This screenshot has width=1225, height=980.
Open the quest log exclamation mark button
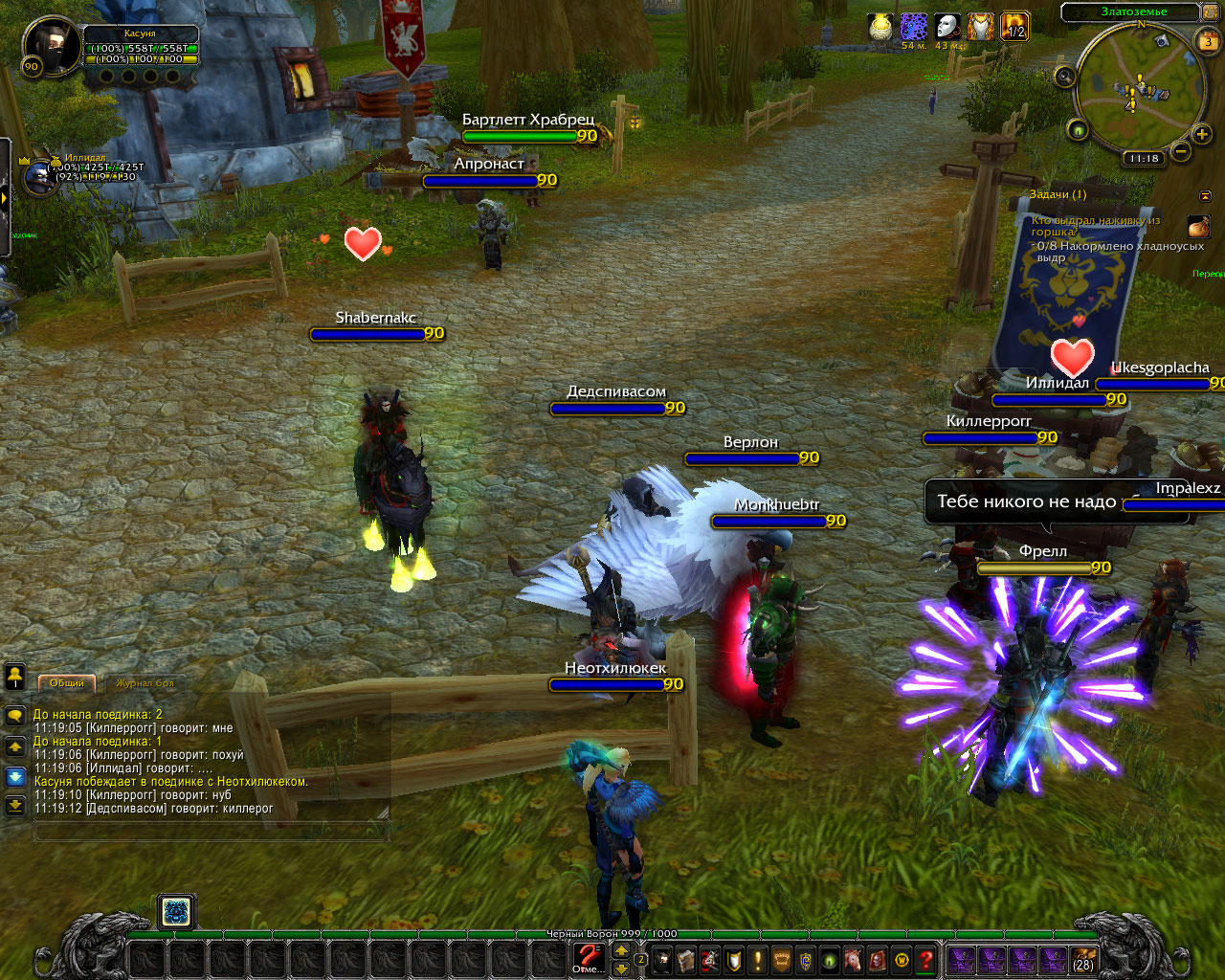[x=758, y=959]
